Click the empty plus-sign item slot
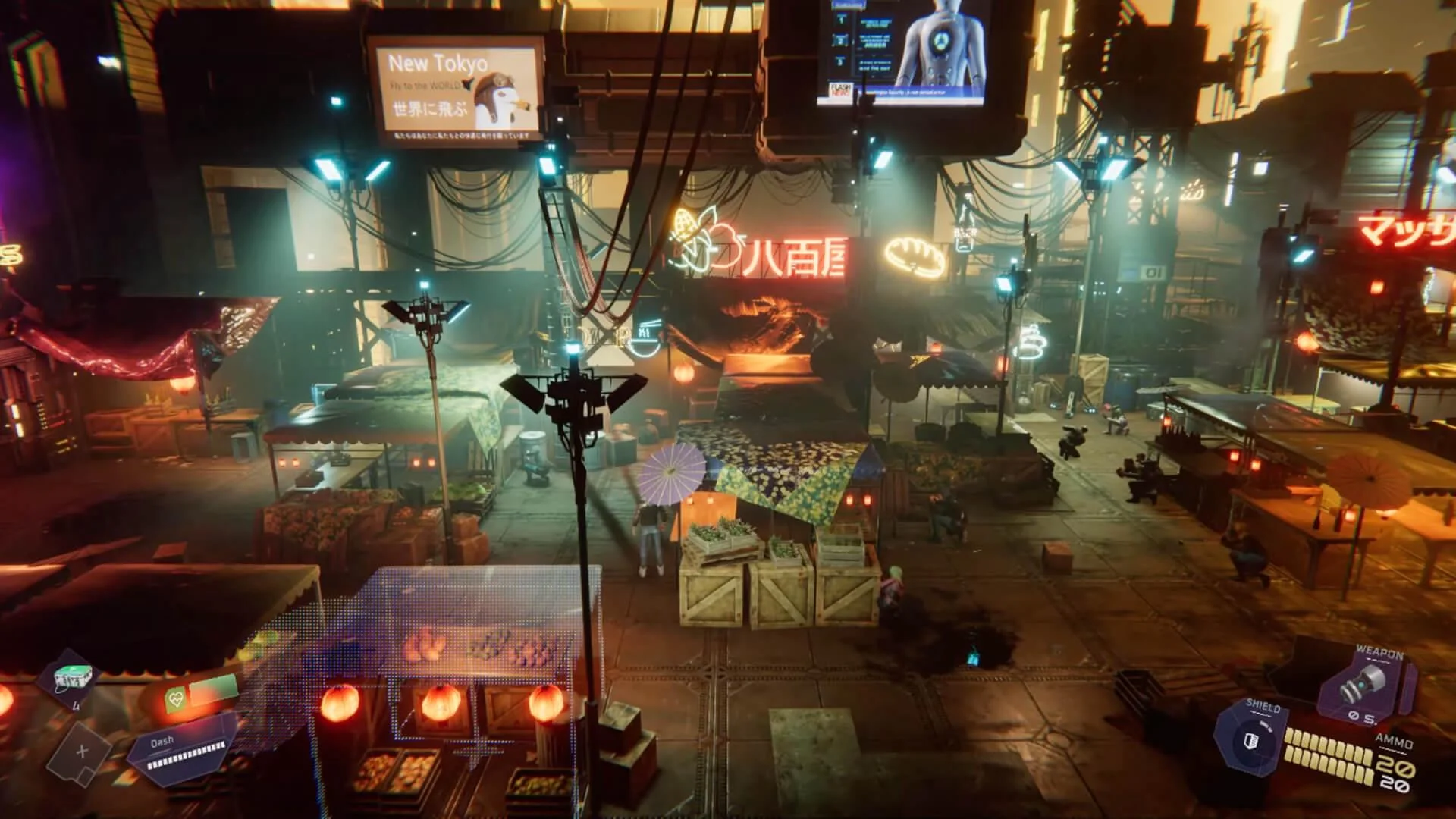 [82, 752]
